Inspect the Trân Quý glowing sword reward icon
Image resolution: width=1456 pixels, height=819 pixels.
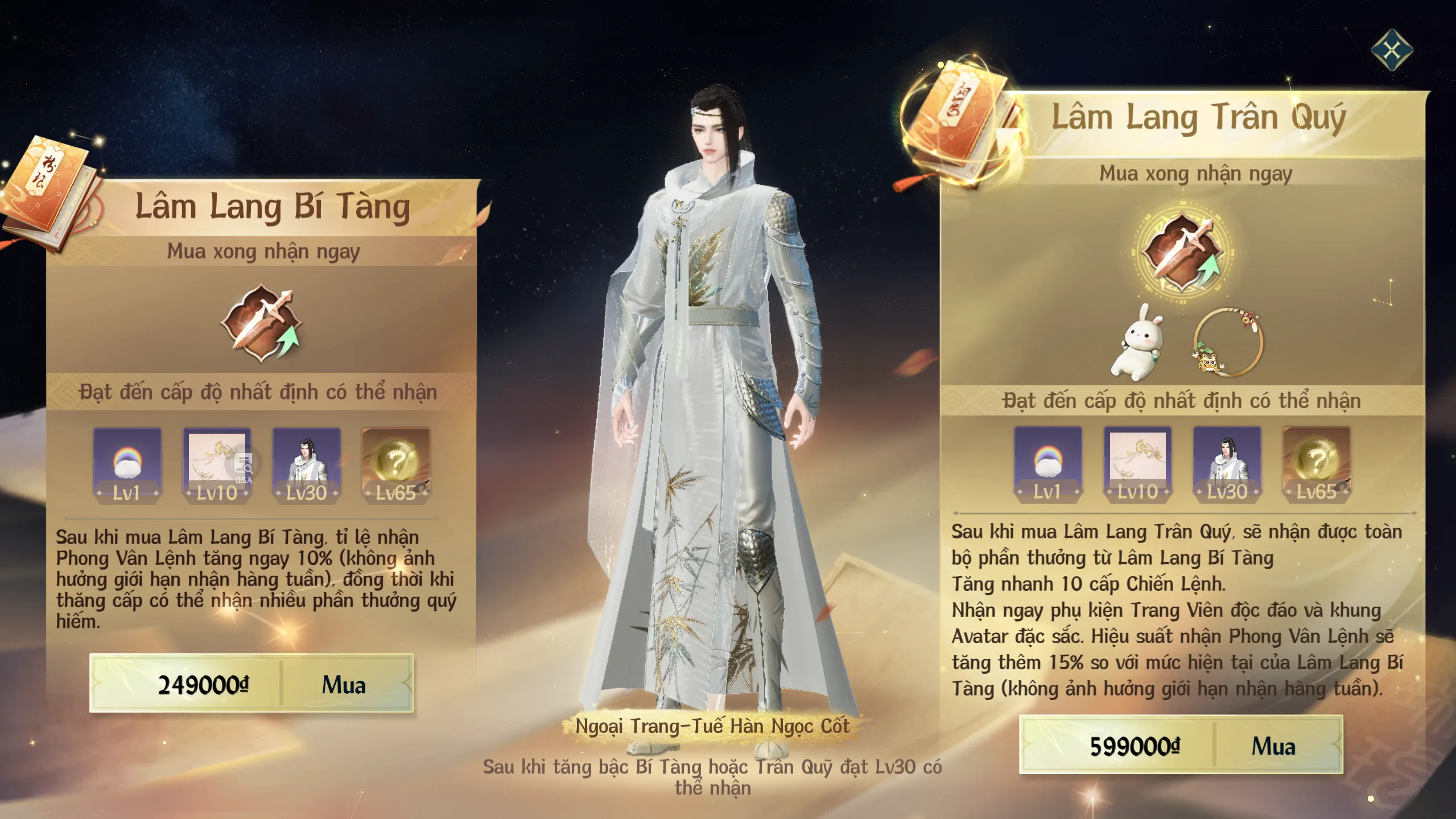click(x=1182, y=252)
